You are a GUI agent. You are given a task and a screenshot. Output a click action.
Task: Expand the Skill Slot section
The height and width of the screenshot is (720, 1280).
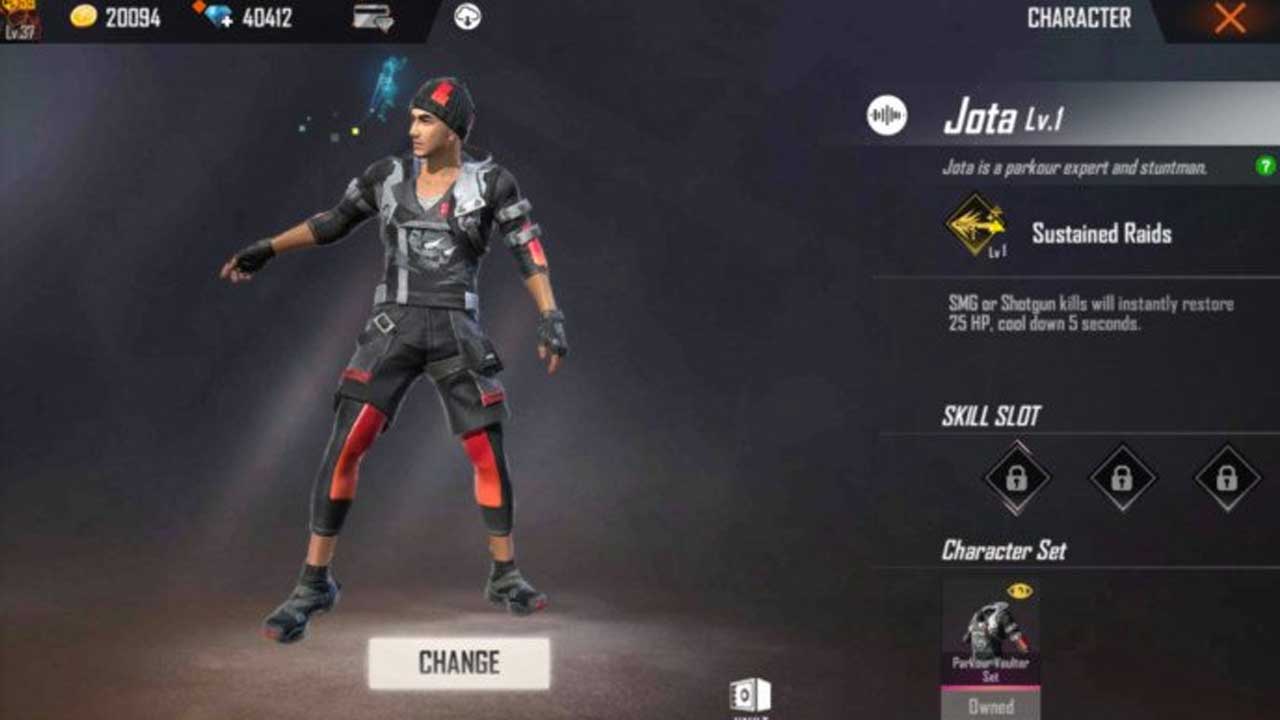[x=995, y=413]
